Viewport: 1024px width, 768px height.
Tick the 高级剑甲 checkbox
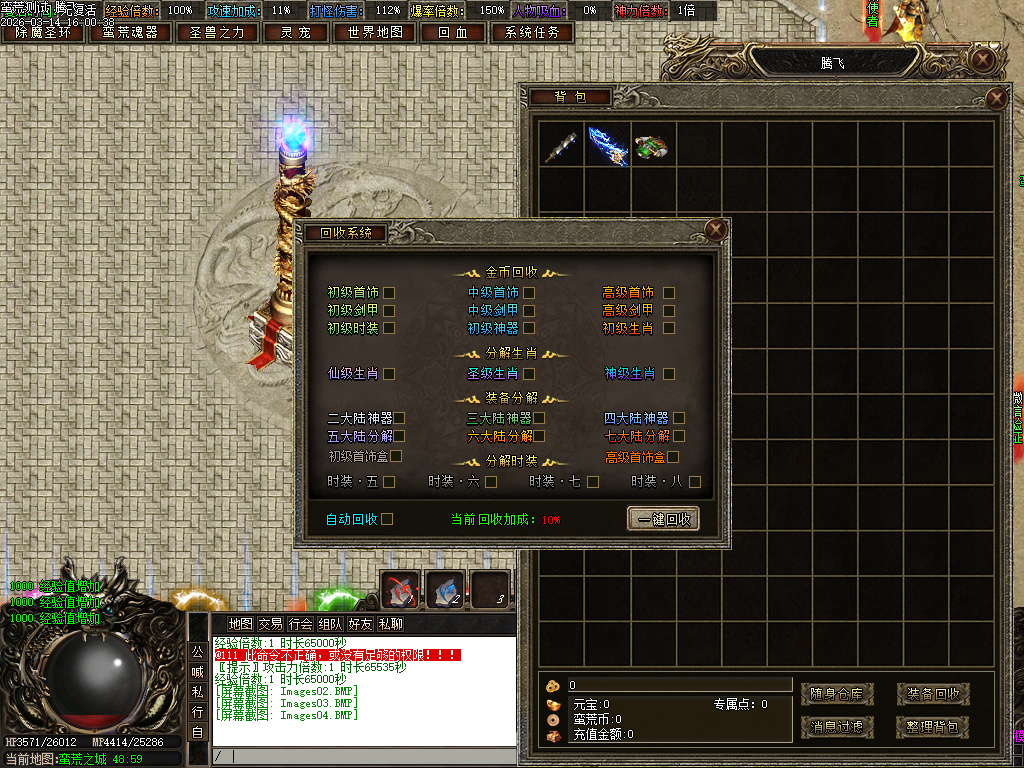669,311
